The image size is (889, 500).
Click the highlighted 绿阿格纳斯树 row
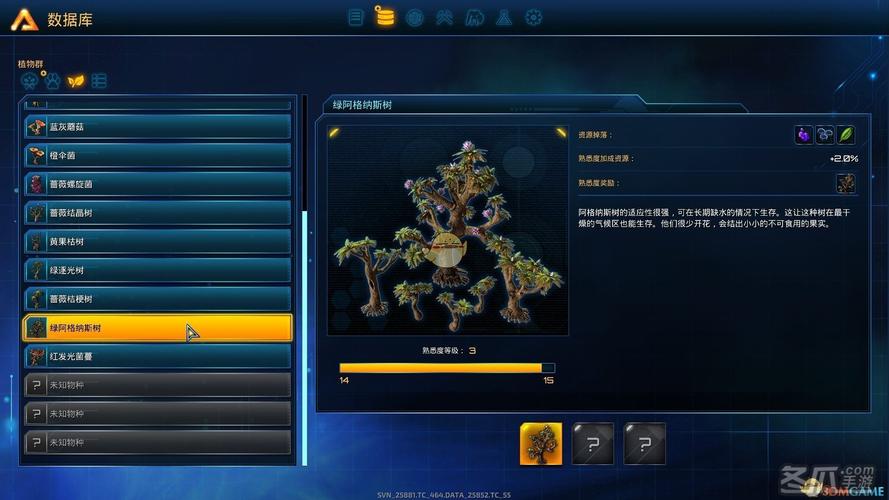pyautogui.click(x=157, y=328)
